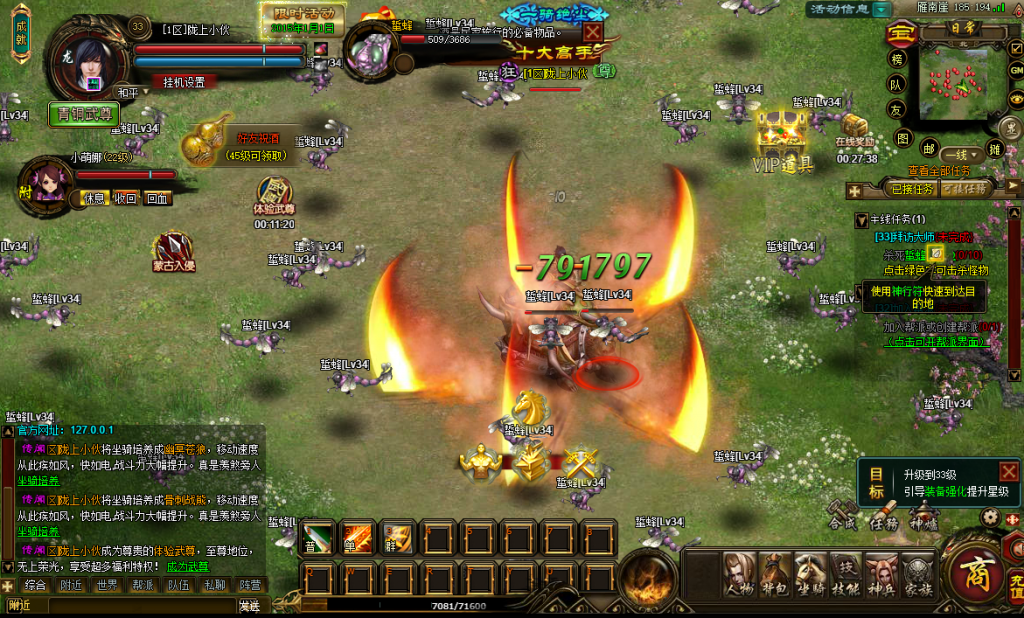1024x618 pixels.
Task: Claim the 在线奖励 online reward chest
Action: 856,129
